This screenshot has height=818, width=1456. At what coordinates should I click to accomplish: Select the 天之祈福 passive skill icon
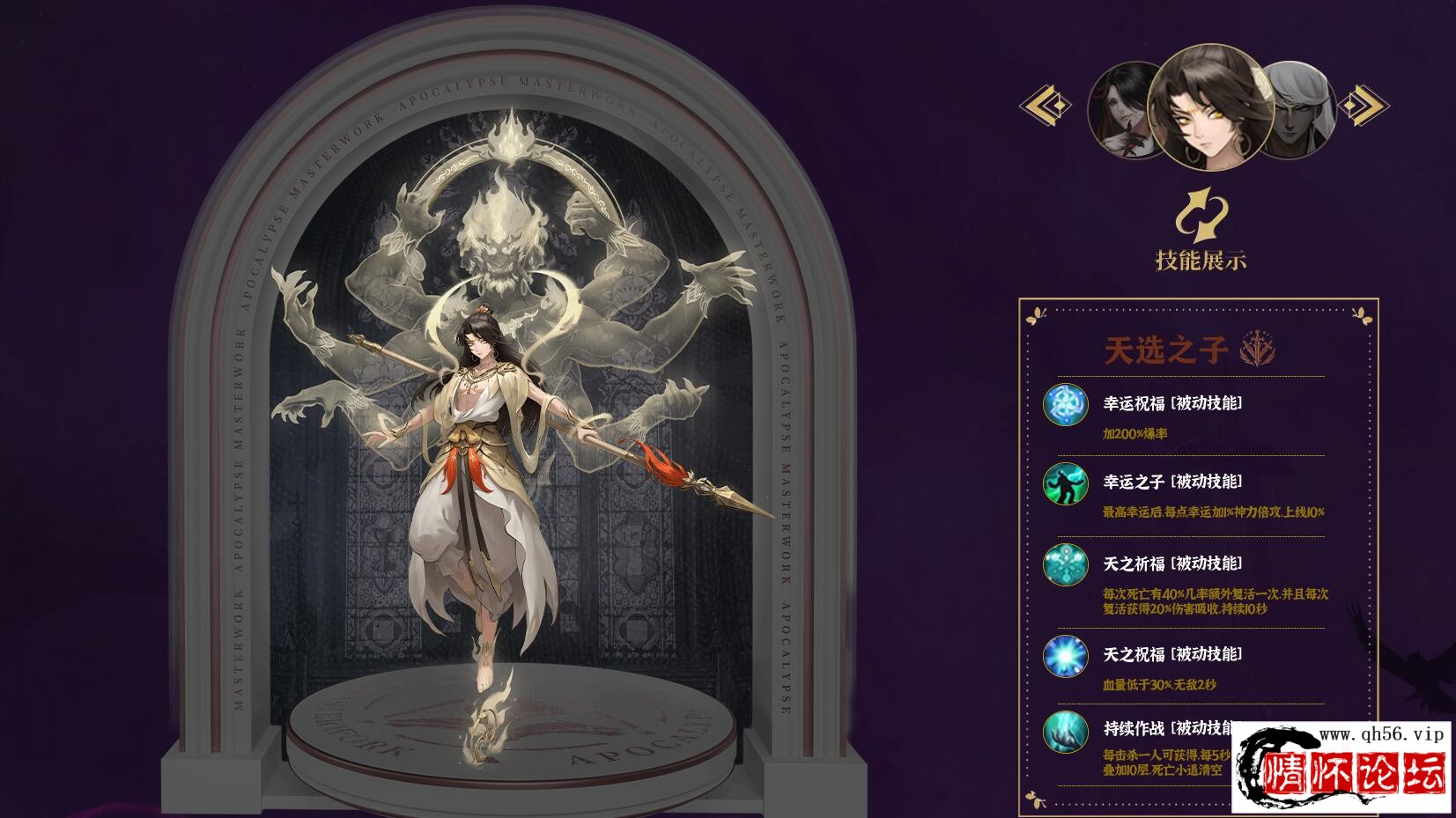[x=1066, y=564]
